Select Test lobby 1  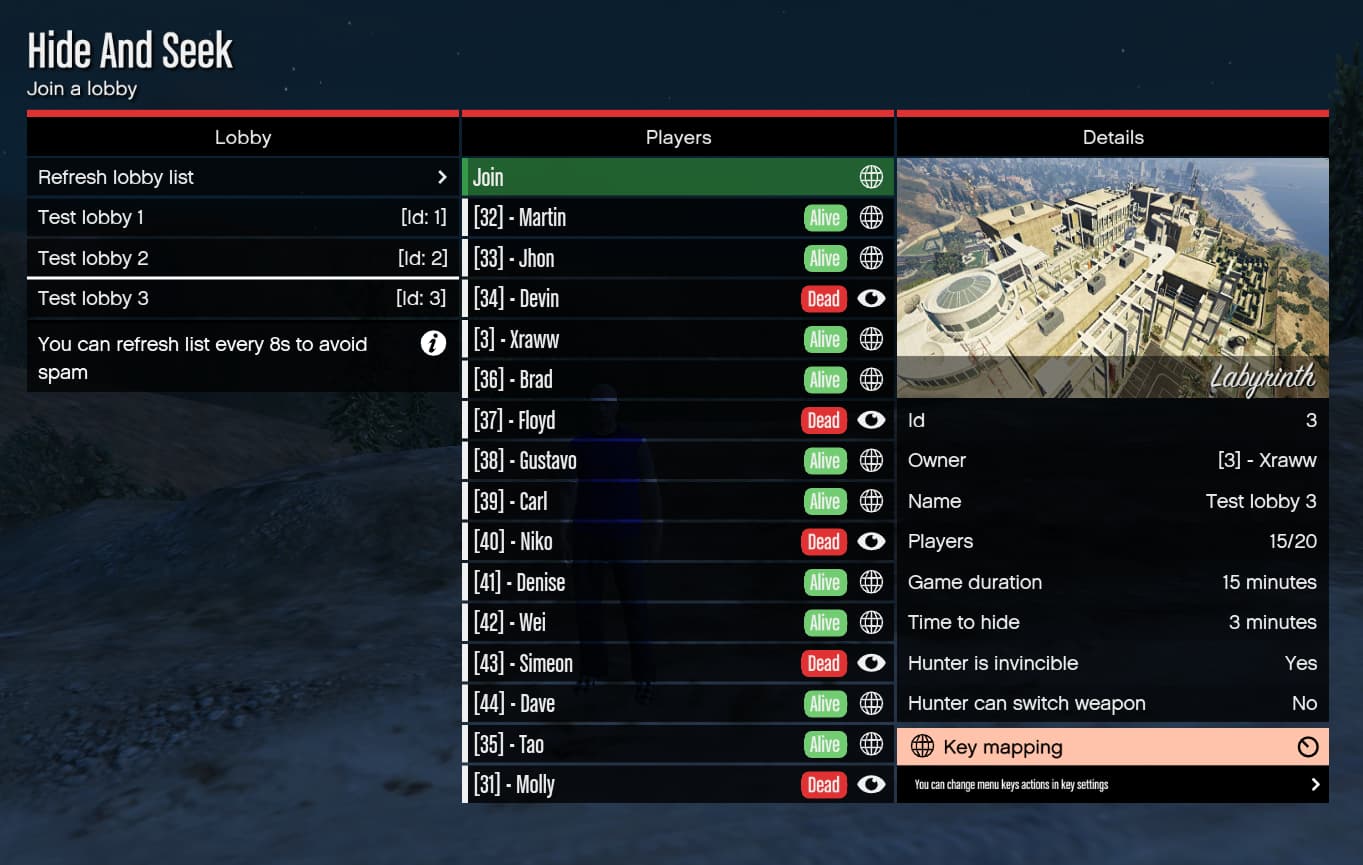242,217
